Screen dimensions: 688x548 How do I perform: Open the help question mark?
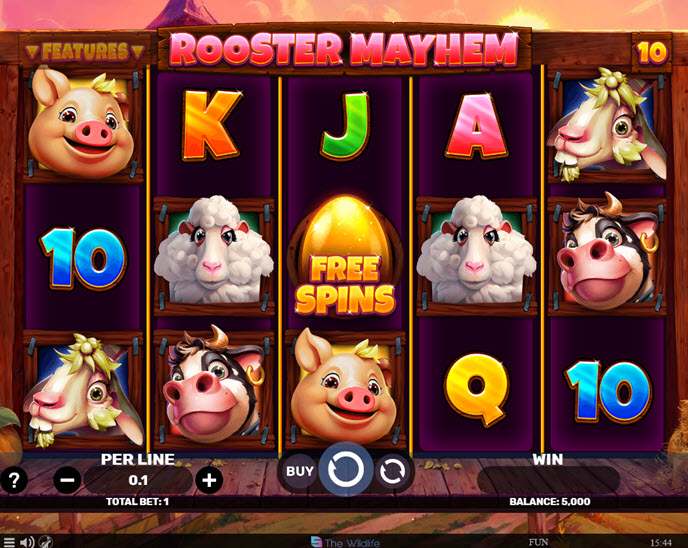[14, 480]
